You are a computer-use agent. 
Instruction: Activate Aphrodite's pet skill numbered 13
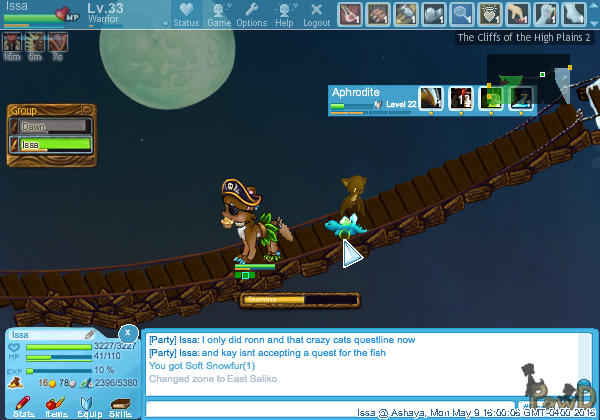pos(461,97)
